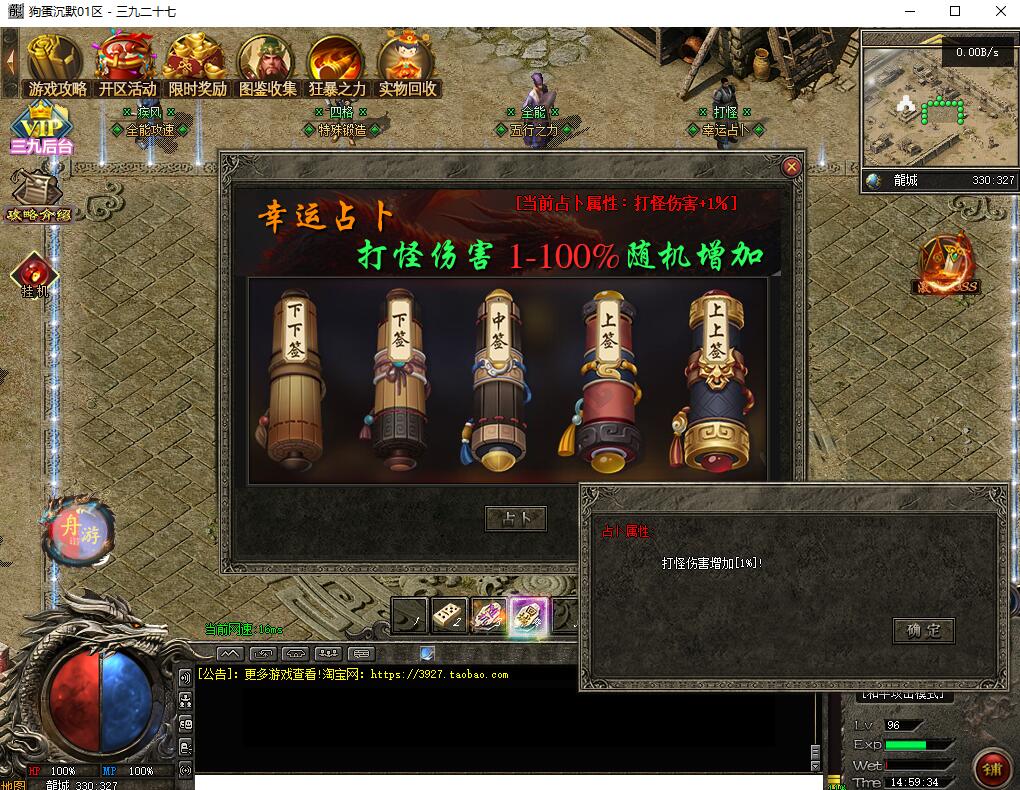Click the 占卜 divination button

point(515,518)
